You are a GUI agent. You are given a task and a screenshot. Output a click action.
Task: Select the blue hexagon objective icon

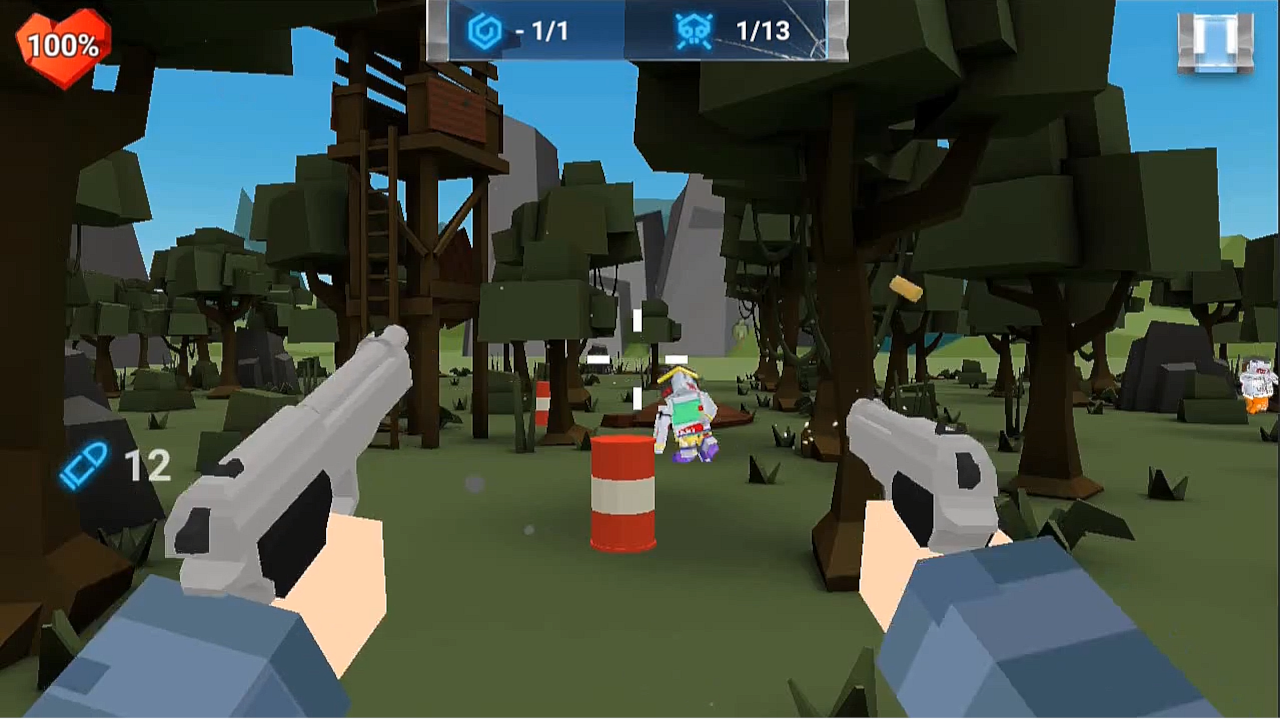click(x=486, y=30)
